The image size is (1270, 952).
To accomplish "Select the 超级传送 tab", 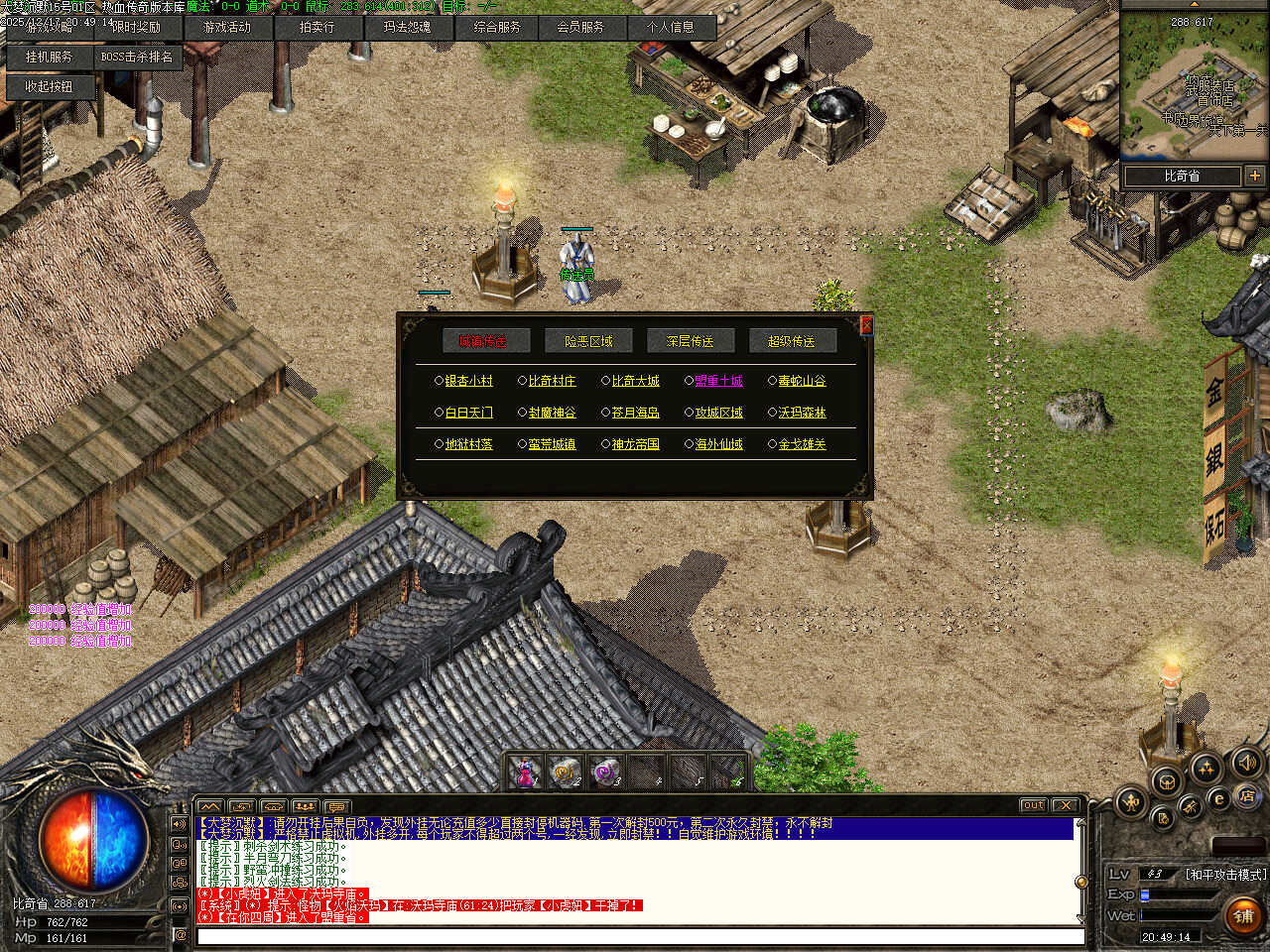I will [x=792, y=341].
